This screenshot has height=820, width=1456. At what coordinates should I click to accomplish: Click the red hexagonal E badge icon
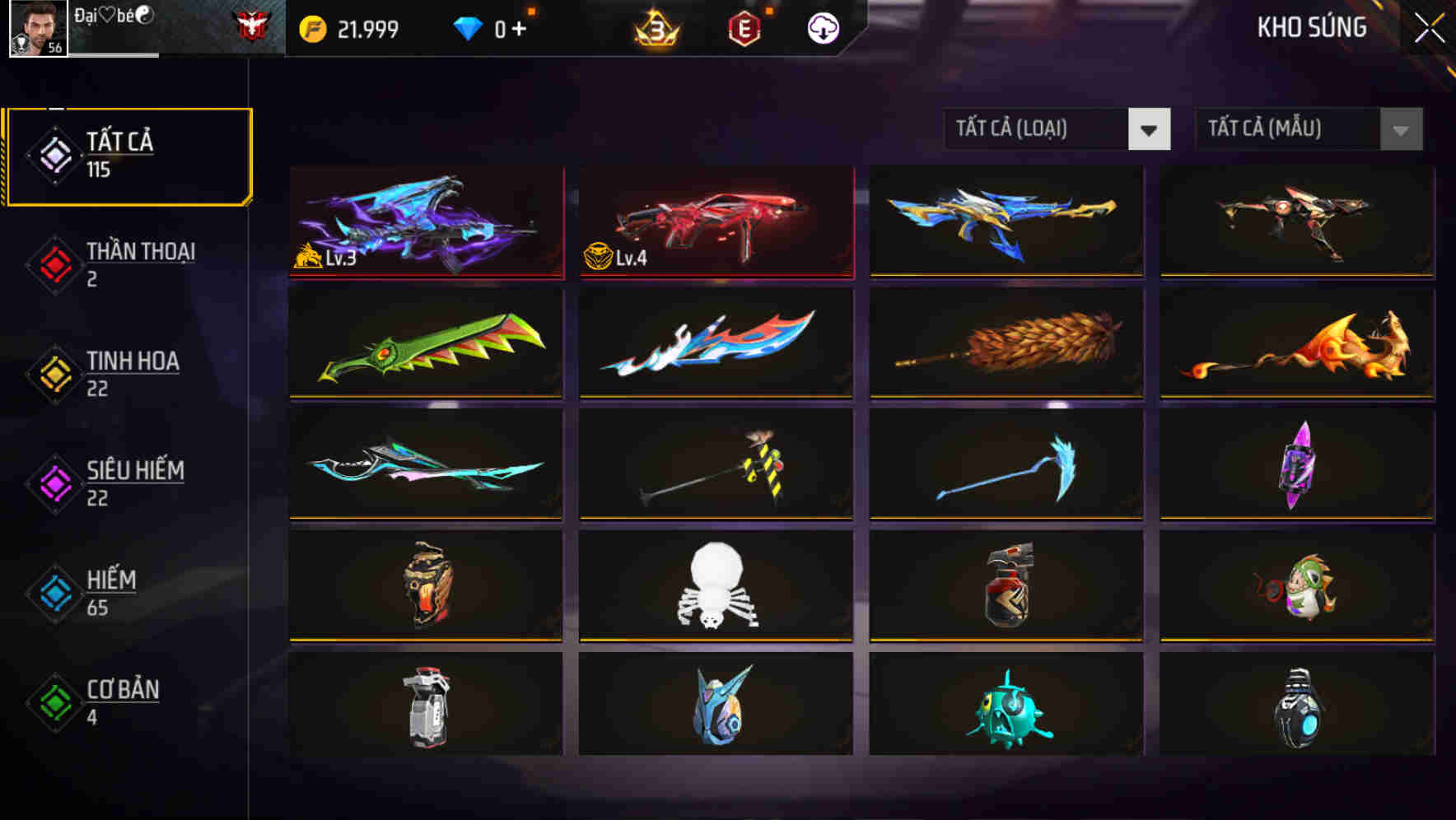click(x=744, y=27)
